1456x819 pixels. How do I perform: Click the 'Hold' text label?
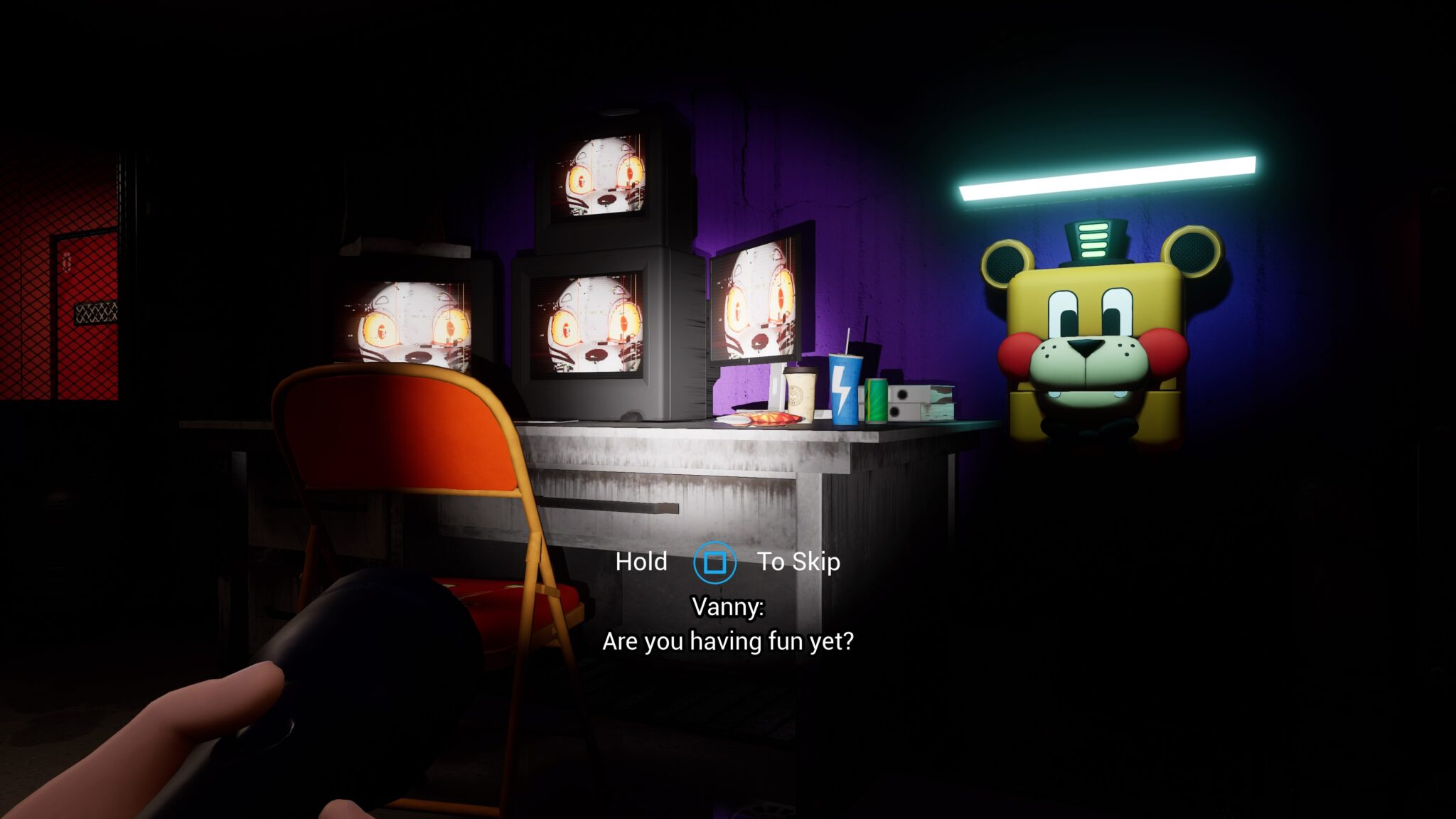point(642,561)
